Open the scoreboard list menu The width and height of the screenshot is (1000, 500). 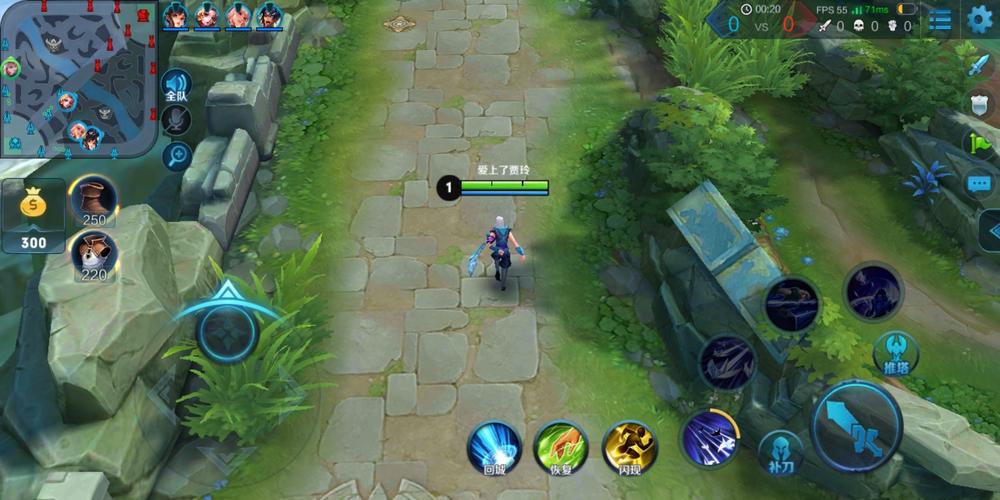(940, 18)
